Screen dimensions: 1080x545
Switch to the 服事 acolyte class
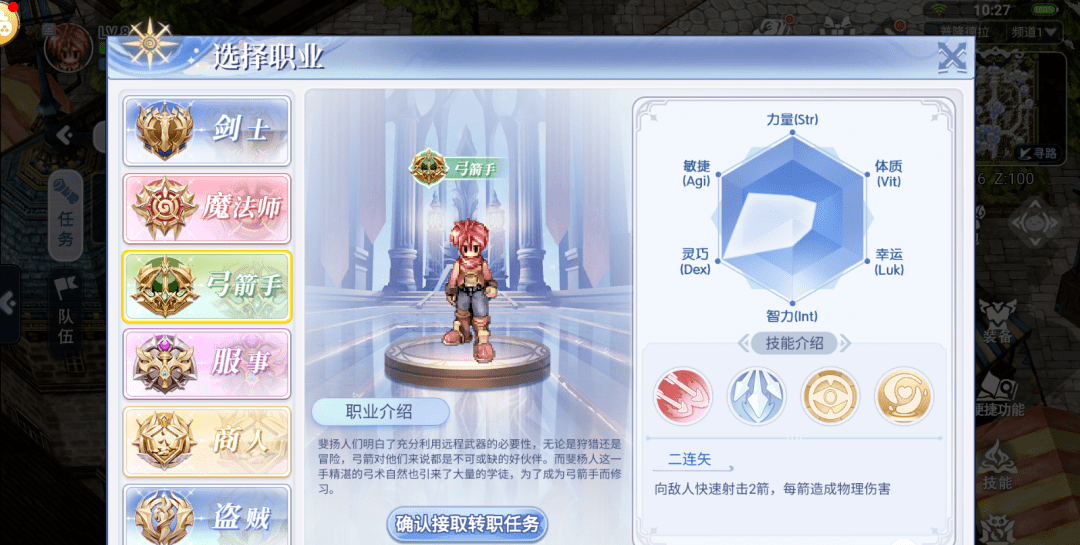(207, 363)
